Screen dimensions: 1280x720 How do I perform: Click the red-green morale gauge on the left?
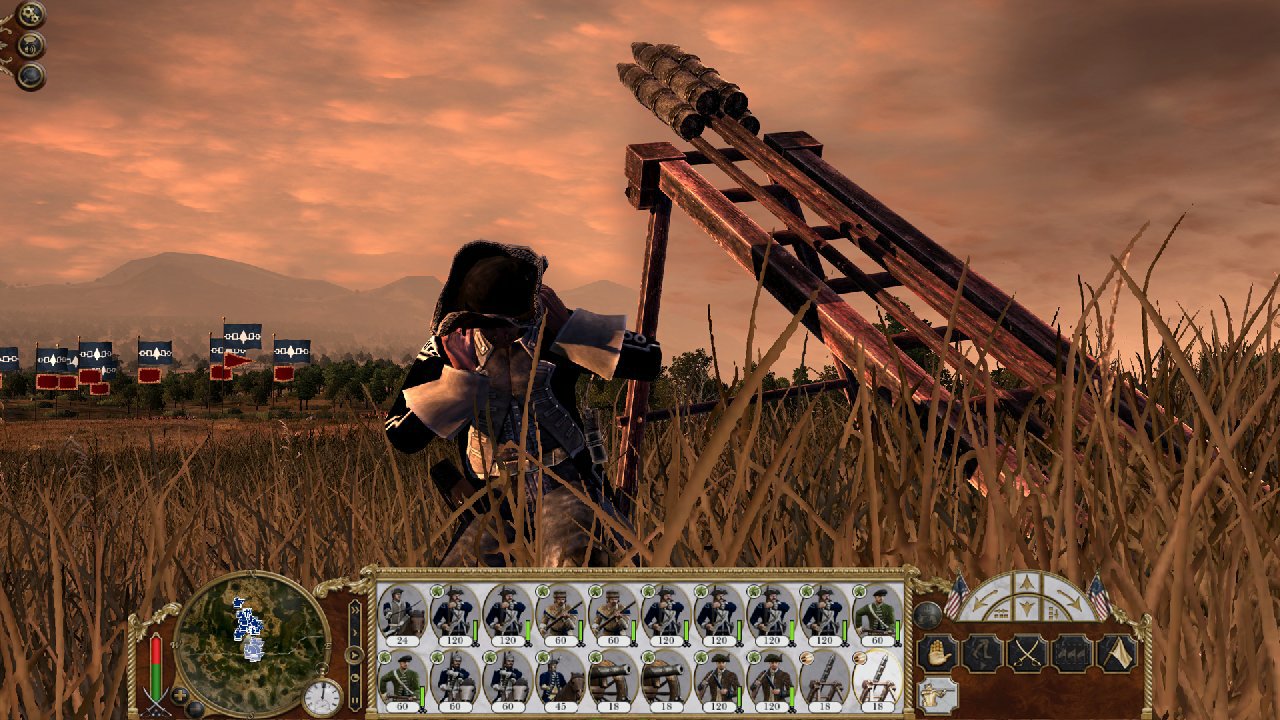point(156,666)
